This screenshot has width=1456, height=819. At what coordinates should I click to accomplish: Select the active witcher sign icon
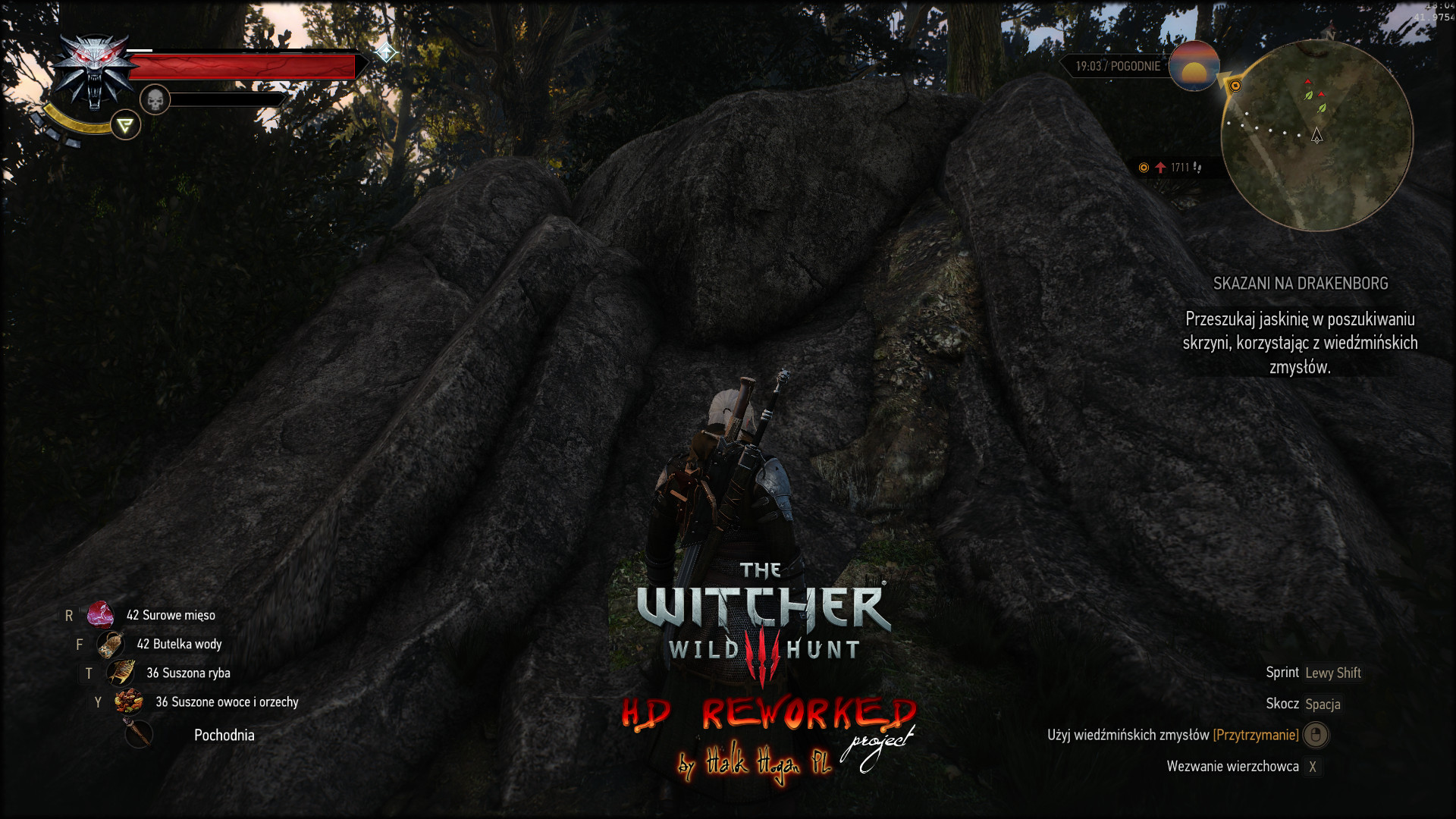point(126,125)
